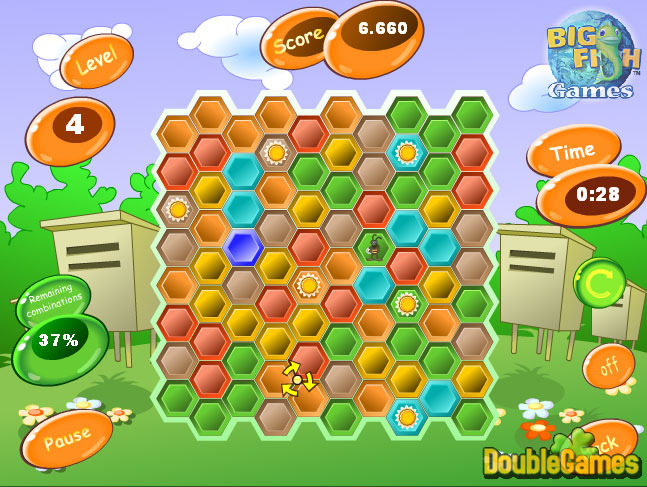Select the sun flower on the green tile
The height and width of the screenshot is (487, 647).
(x=406, y=304)
